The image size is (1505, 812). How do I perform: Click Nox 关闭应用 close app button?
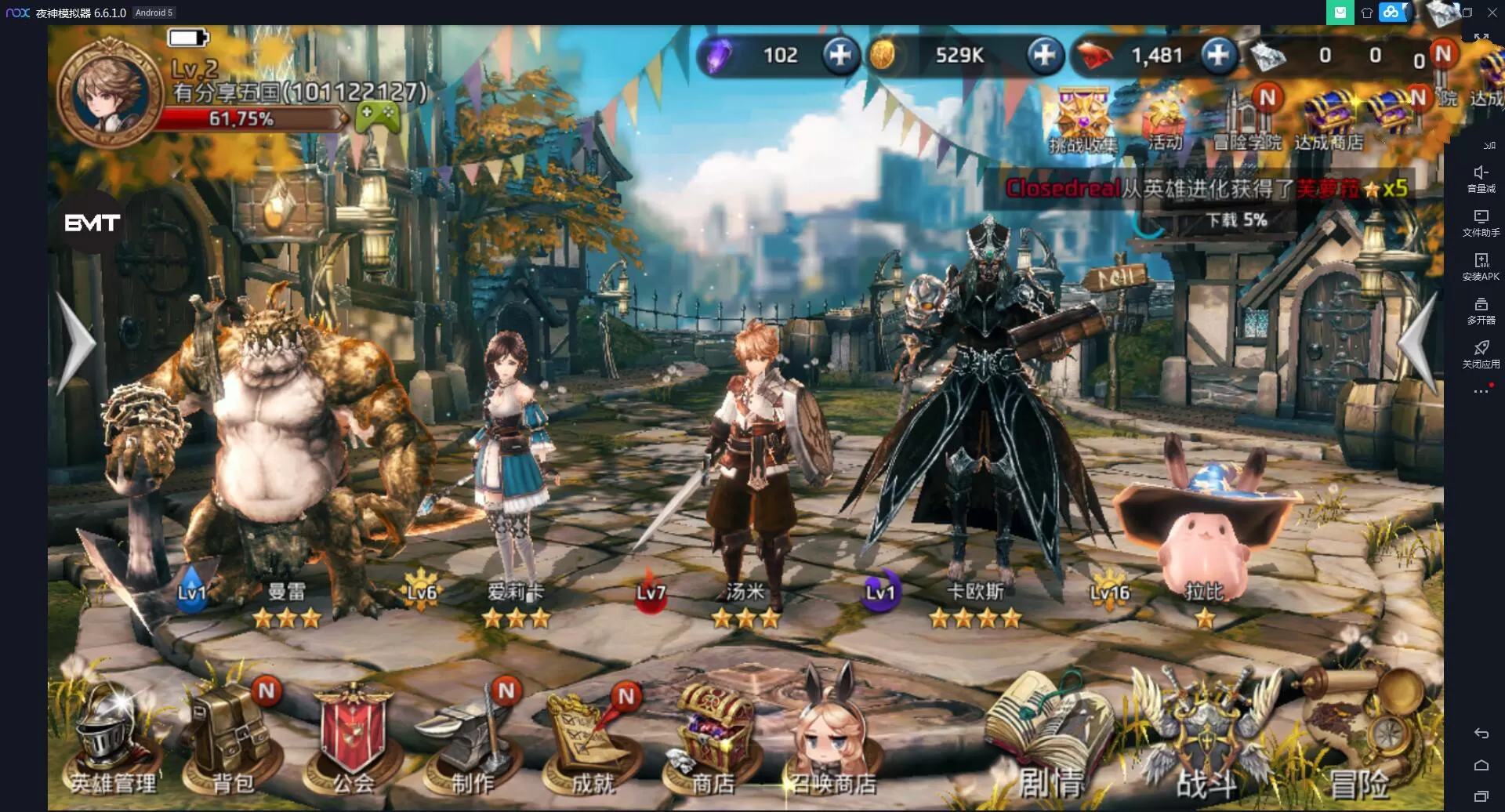tap(1481, 353)
